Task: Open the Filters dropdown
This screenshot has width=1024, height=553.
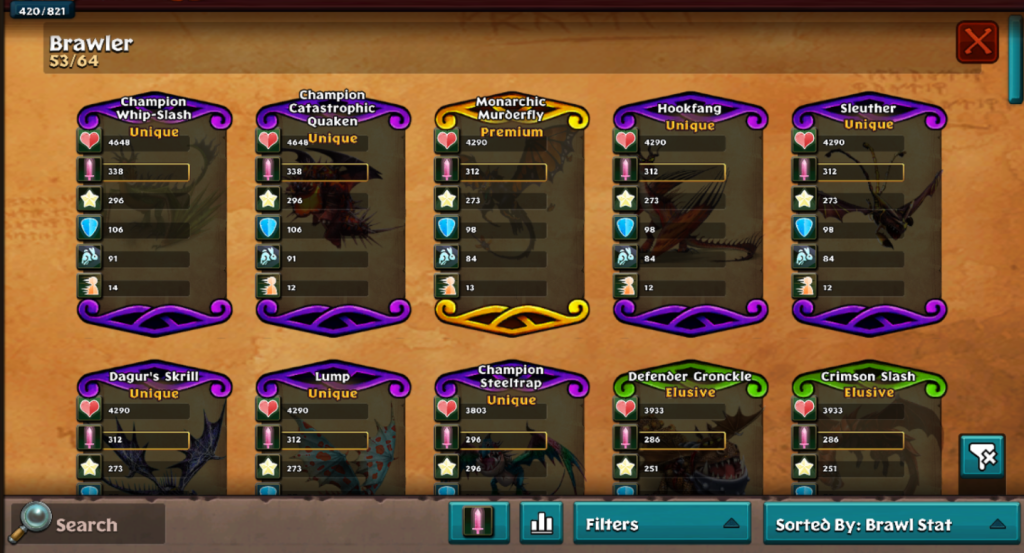Action: [661, 523]
